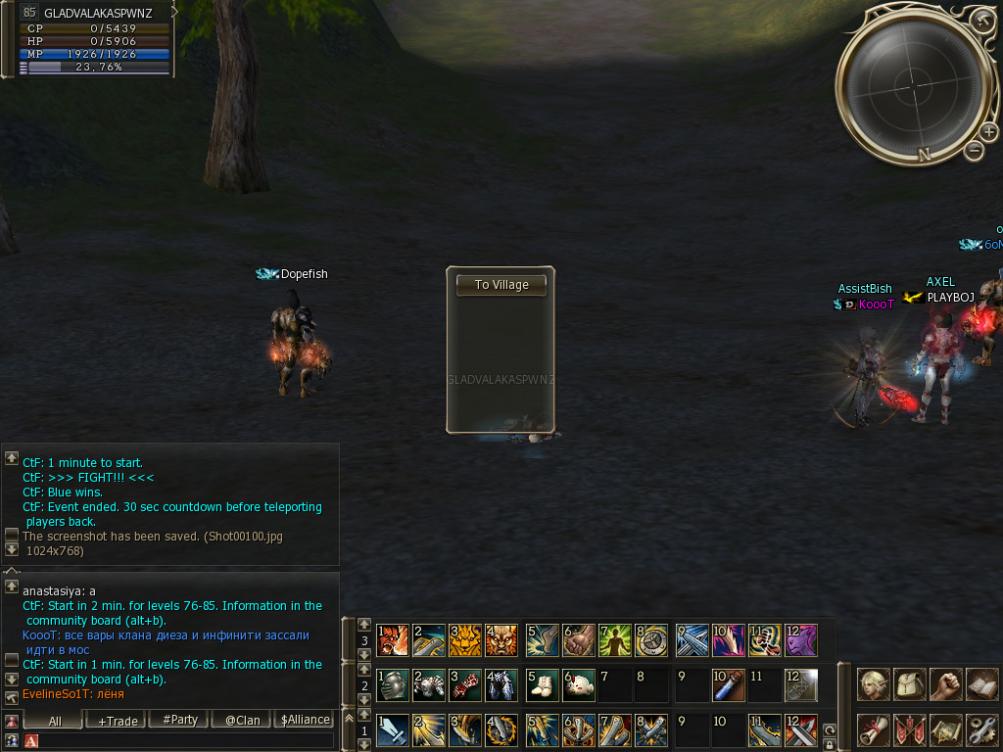
Task: Select the @Clan chat tab
Action: (x=242, y=720)
